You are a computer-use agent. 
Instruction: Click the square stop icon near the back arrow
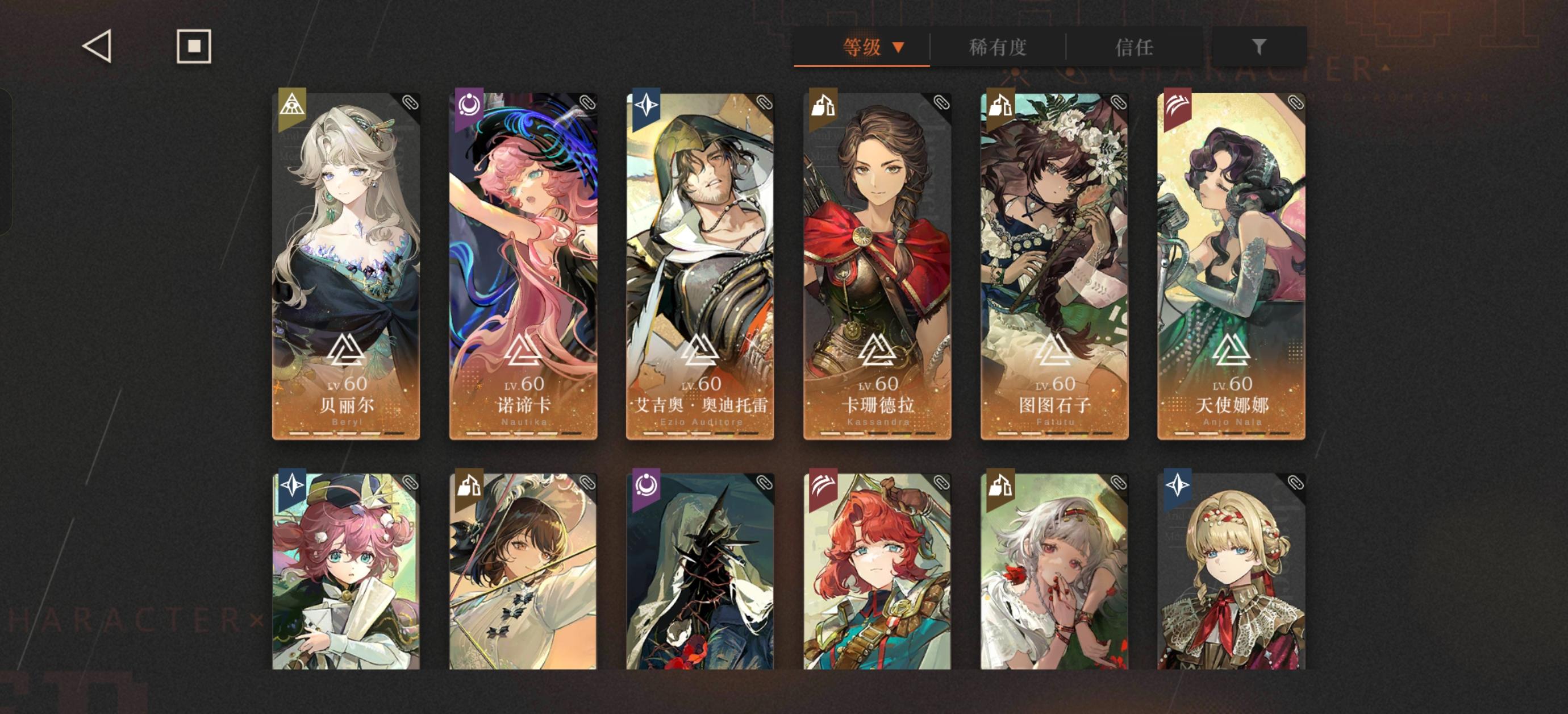click(x=194, y=46)
